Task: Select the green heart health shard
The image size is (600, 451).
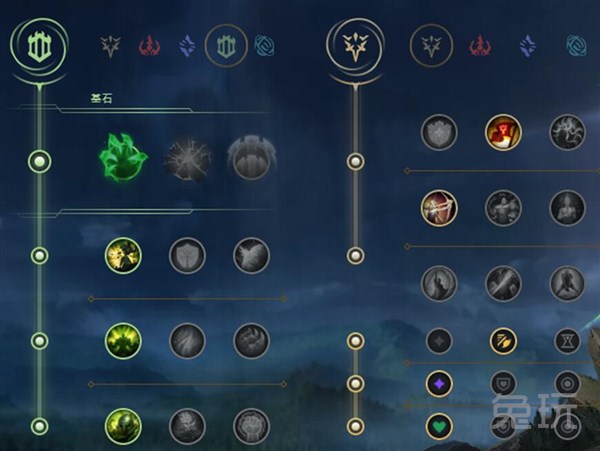Action: [439, 425]
